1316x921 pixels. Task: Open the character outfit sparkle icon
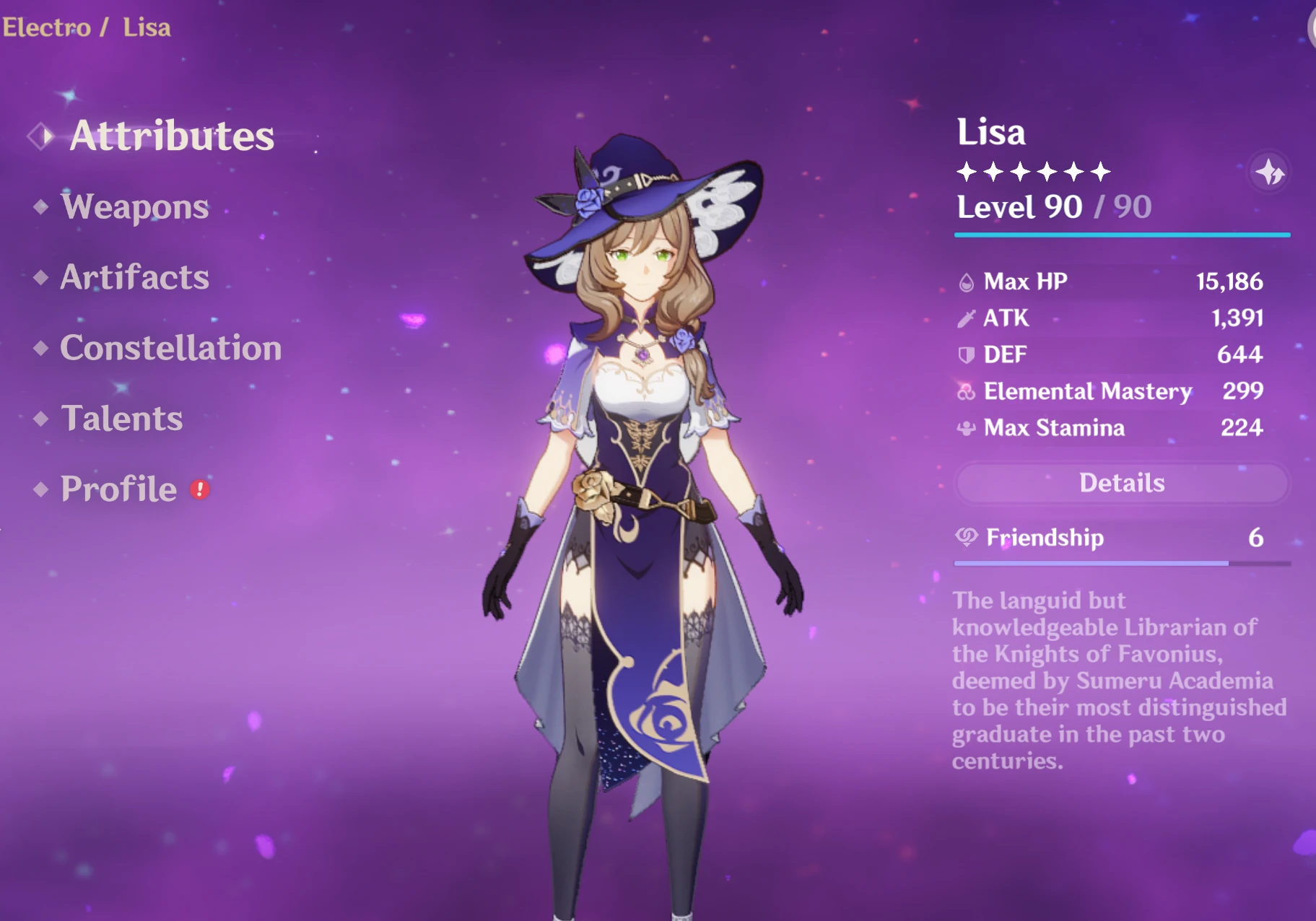[1269, 173]
